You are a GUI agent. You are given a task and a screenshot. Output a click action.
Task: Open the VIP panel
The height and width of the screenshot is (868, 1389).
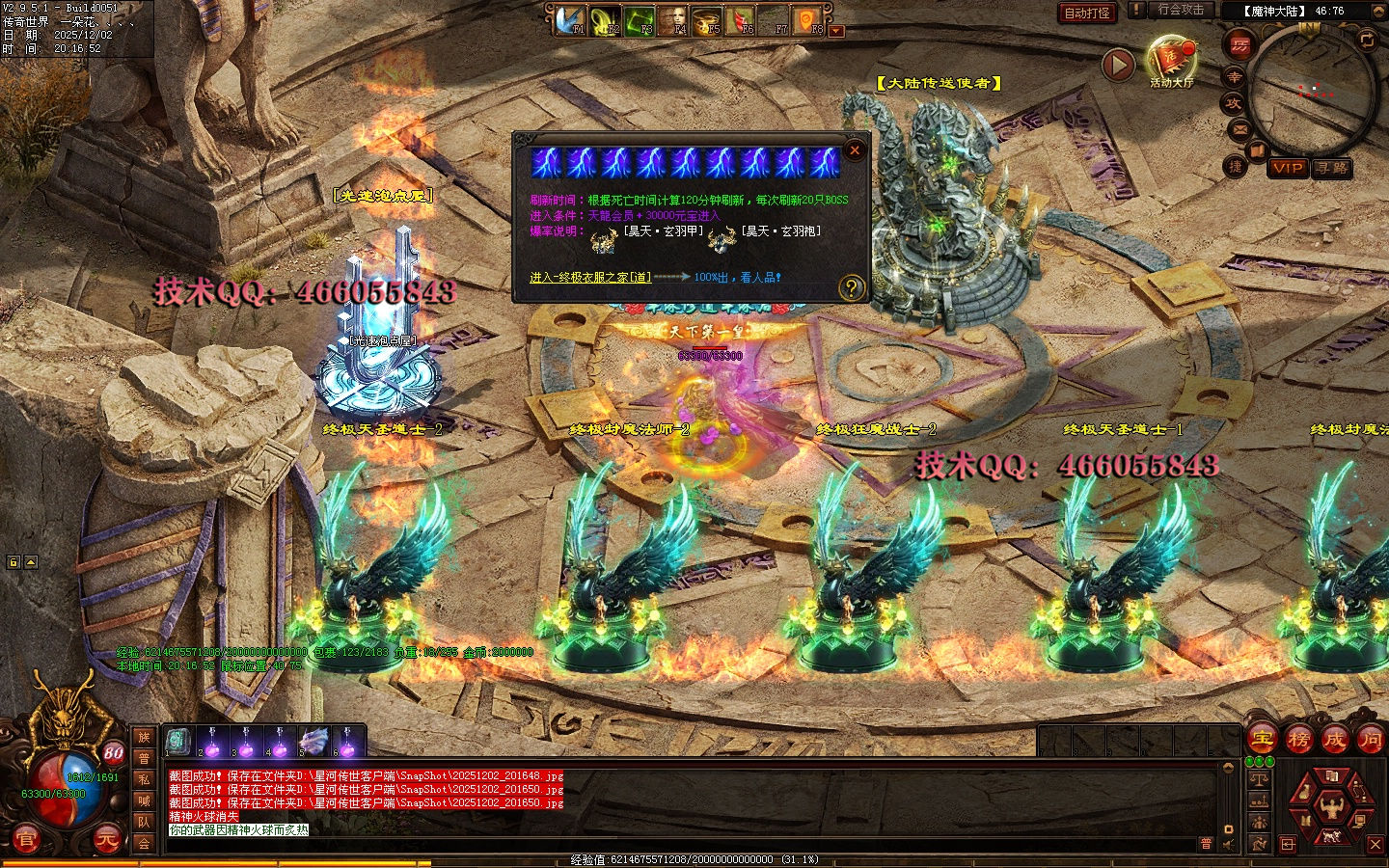(1288, 168)
